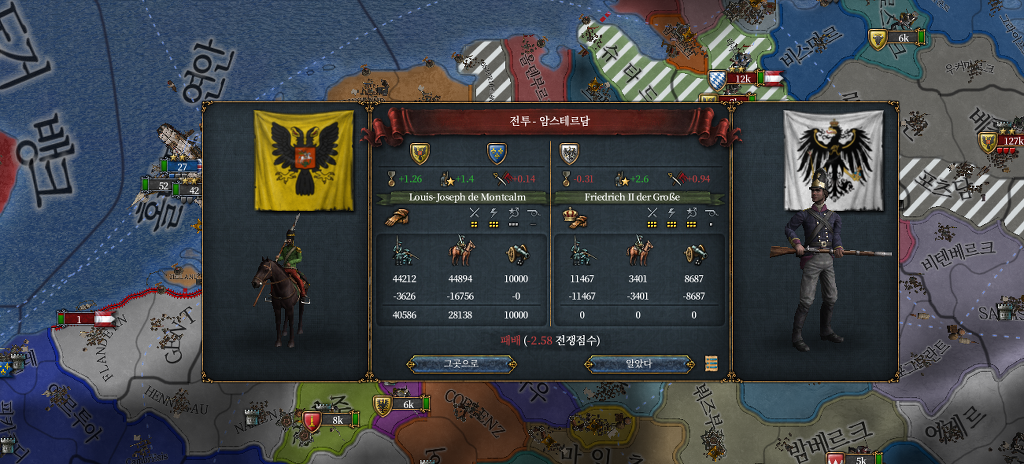Click leader name Louis-Joseph de Montcalm
The width and height of the screenshot is (1024, 464).
click(461, 197)
